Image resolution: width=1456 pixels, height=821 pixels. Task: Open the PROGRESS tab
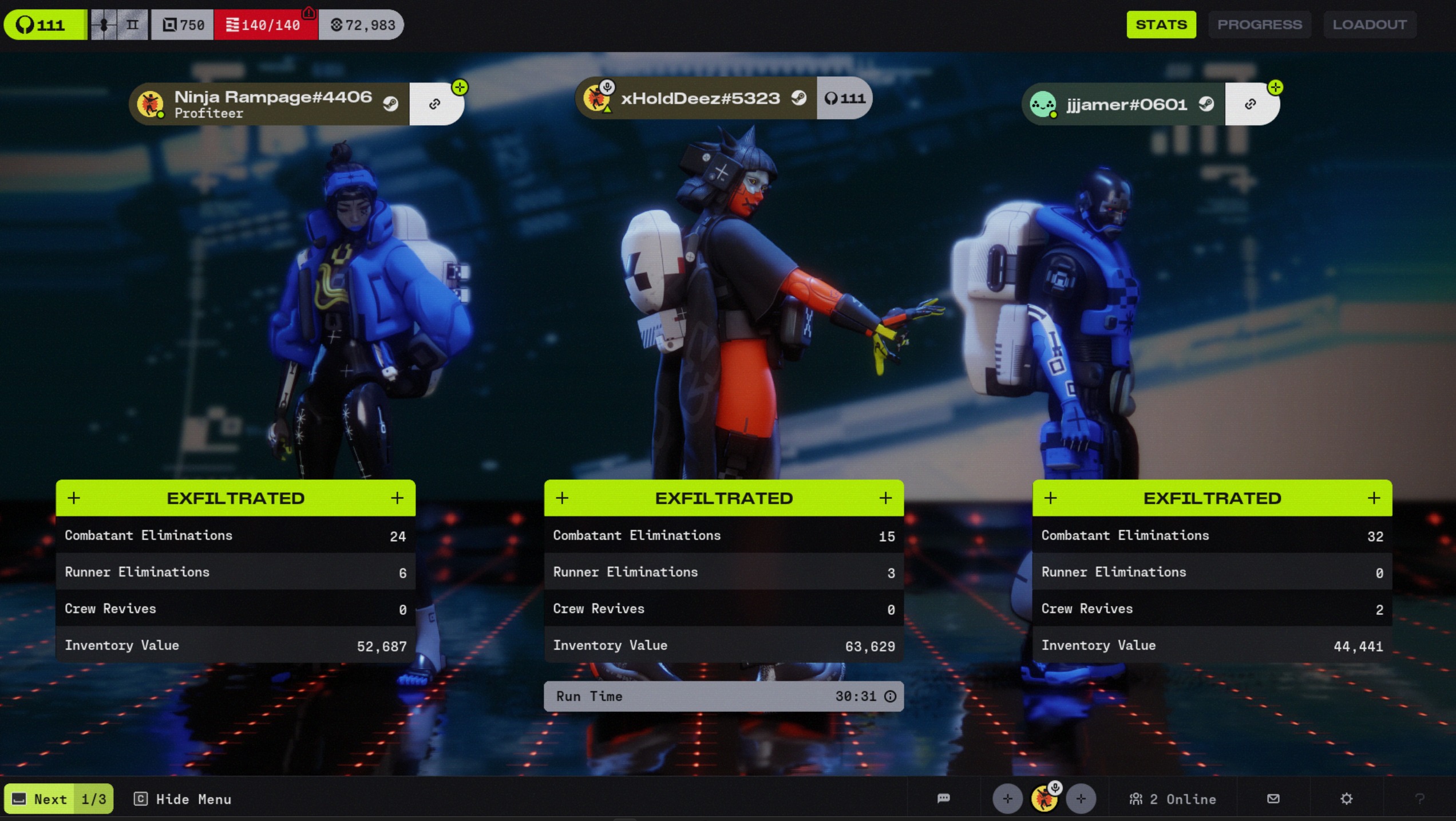(1259, 25)
